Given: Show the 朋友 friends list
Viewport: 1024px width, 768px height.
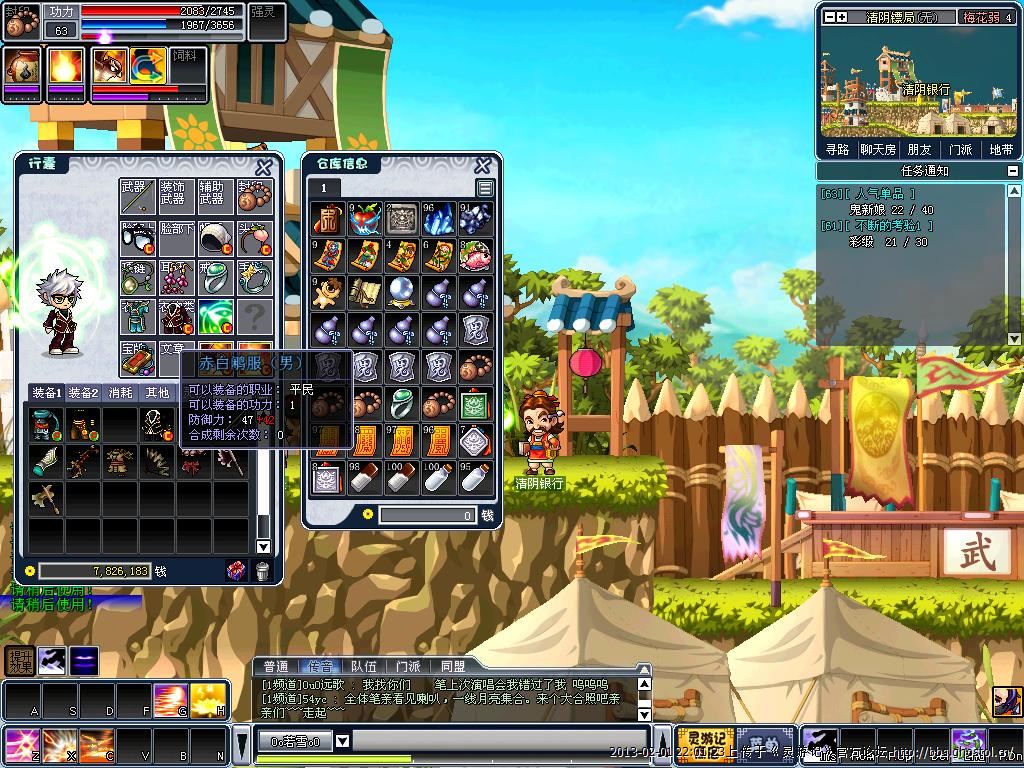Looking at the screenshot, I should [x=919, y=149].
